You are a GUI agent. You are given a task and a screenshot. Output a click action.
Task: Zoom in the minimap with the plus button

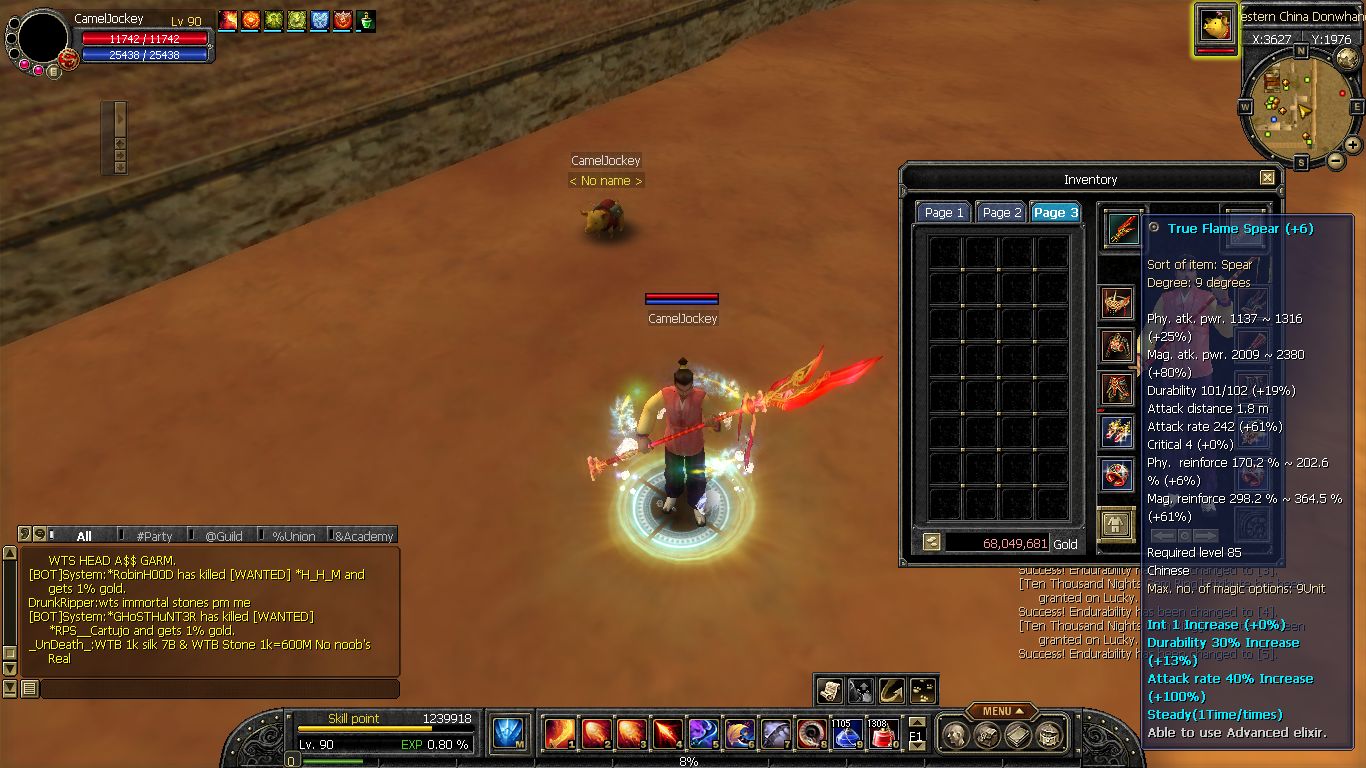(x=1353, y=145)
